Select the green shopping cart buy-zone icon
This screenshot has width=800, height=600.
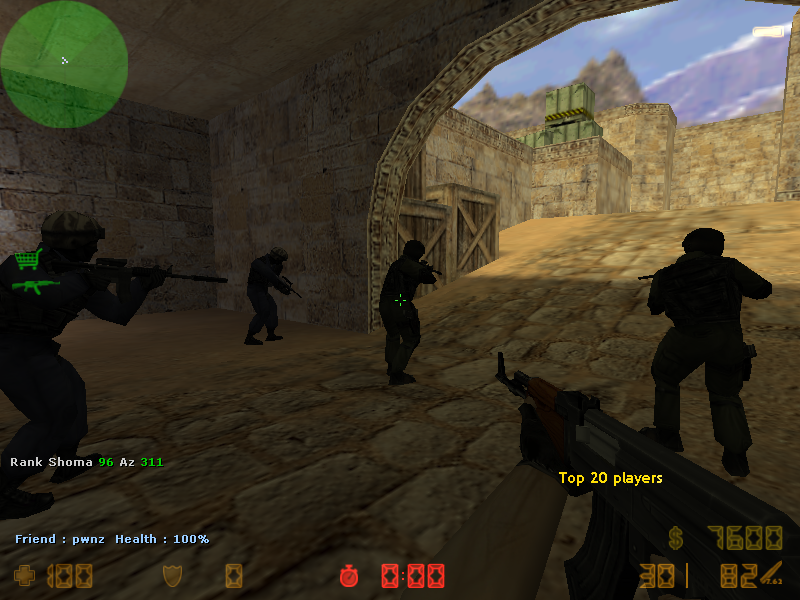[x=28, y=259]
